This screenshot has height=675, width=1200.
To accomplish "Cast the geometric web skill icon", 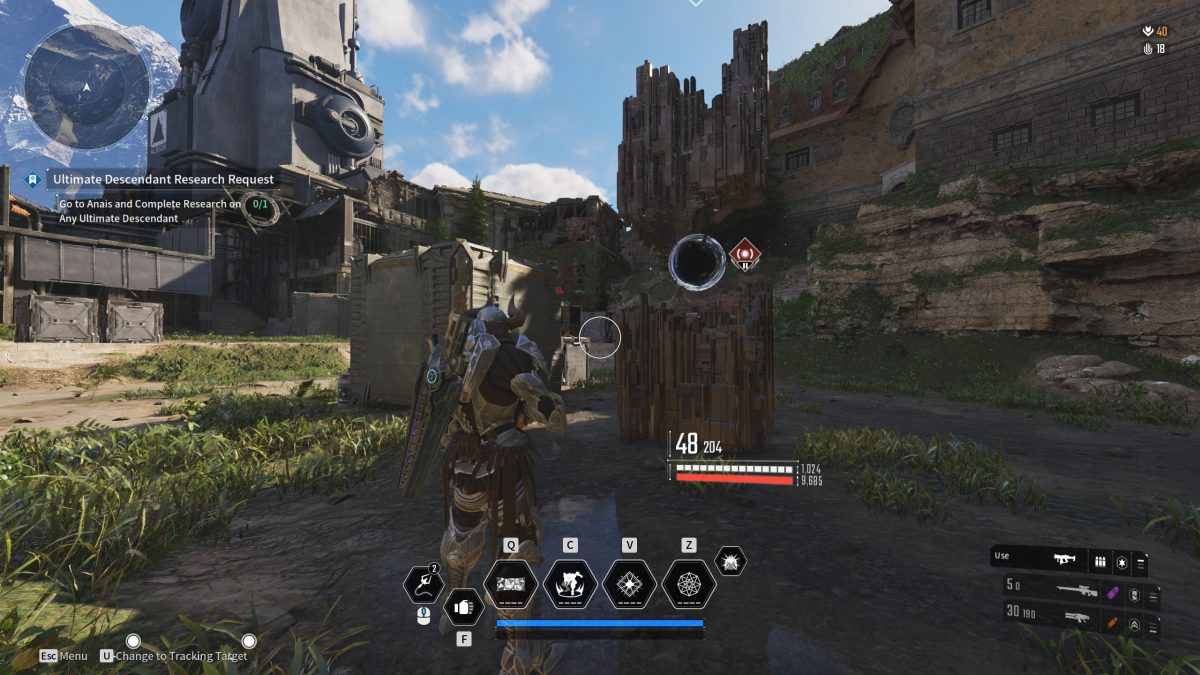I will click(x=688, y=584).
